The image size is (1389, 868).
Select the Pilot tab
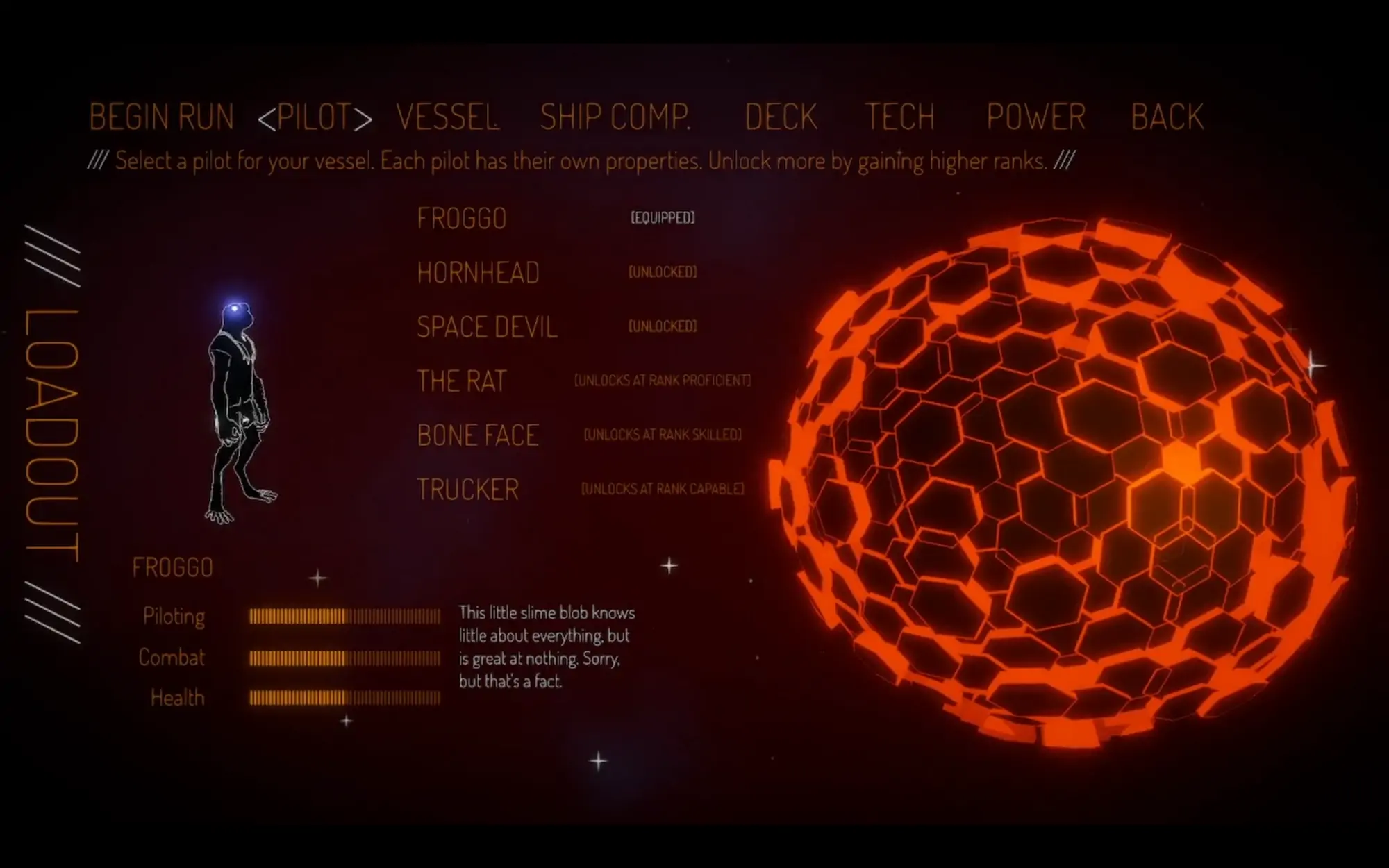315,117
